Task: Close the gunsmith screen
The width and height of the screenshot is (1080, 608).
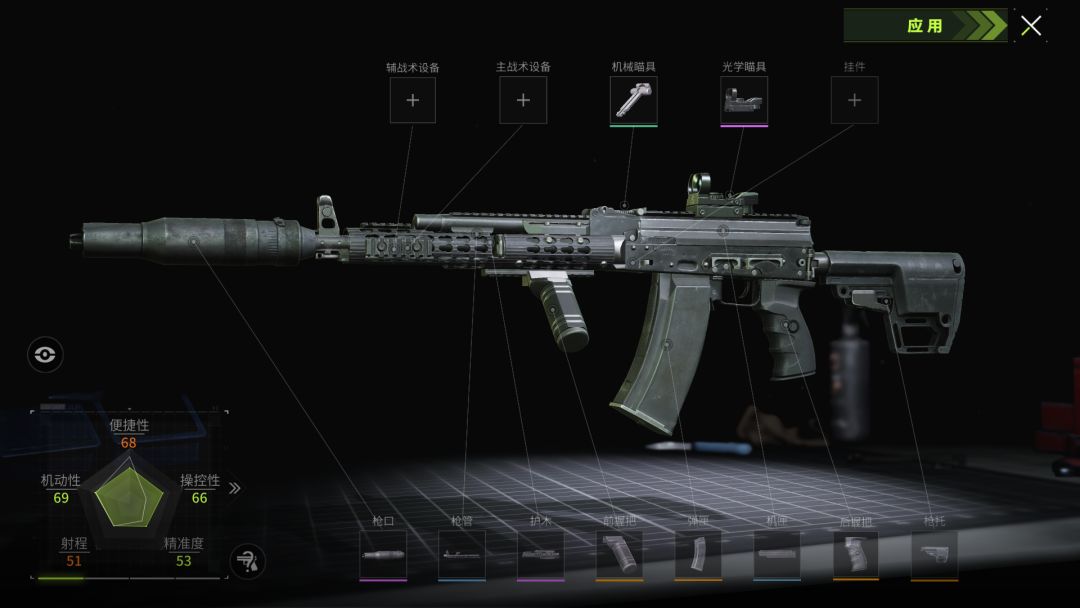Action: (1031, 26)
